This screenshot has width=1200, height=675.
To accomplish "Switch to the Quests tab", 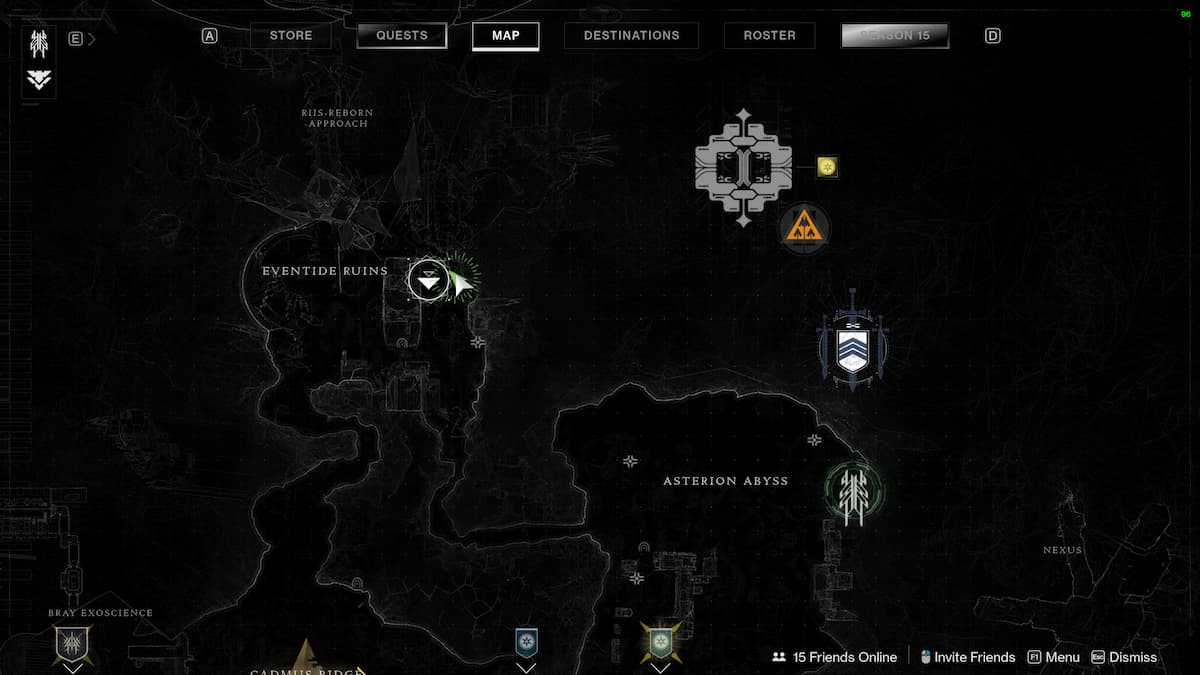I will pyautogui.click(x=401, y=36).
